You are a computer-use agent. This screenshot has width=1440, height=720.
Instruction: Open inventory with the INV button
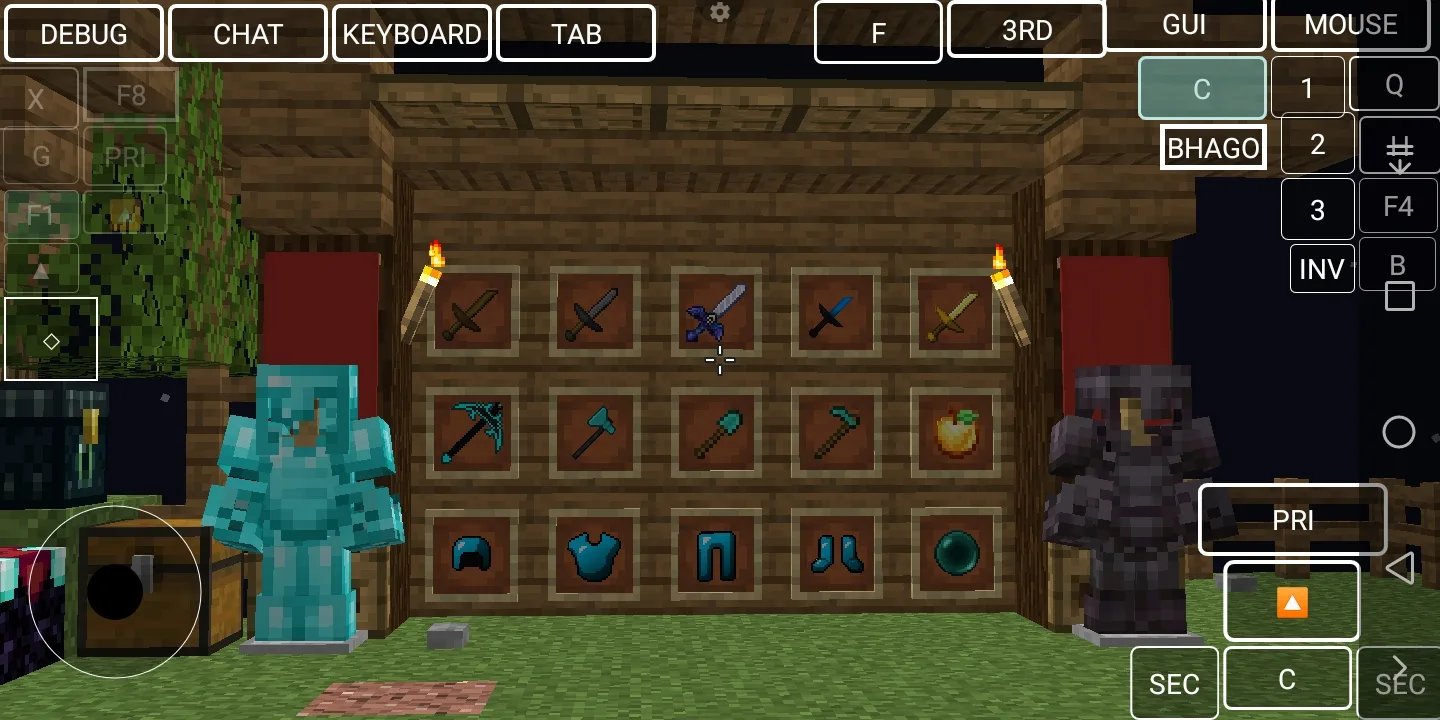pyautogui.click(x=1322, y=268)
